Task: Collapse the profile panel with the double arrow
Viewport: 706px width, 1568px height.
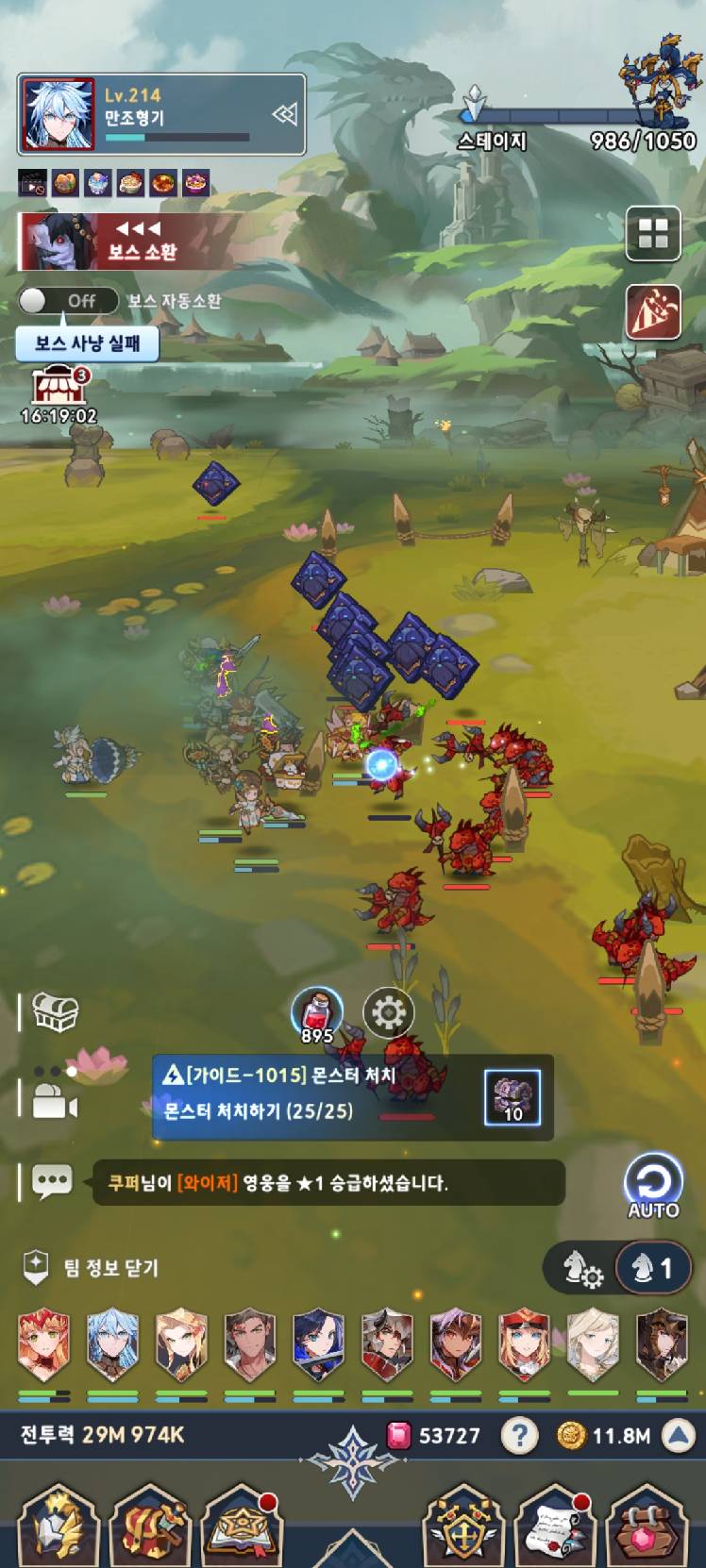Action: point(284,115)
